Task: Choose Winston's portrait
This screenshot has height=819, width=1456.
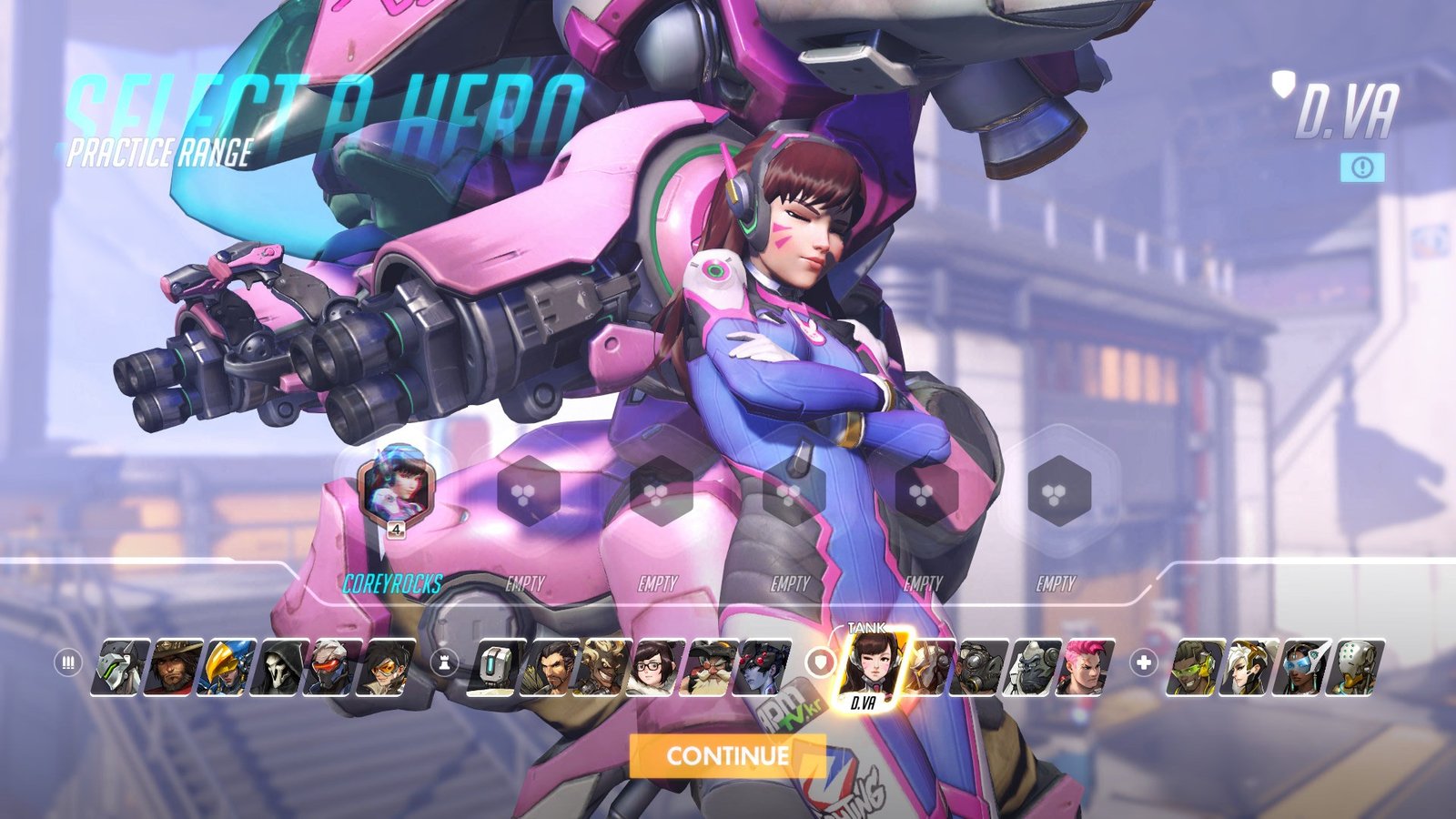Action: click(1034, 667)
